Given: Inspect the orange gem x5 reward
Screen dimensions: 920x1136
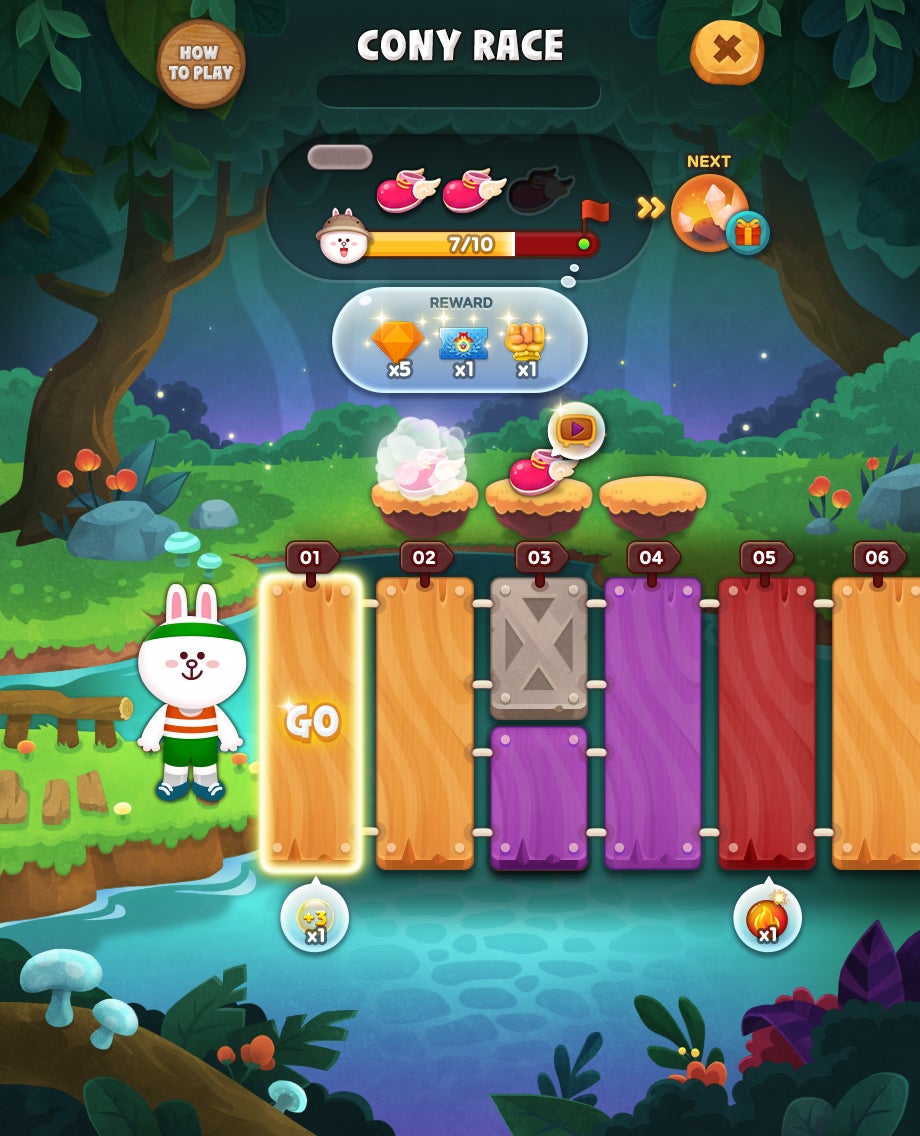Looking at the screenshot, I should 398,347.
